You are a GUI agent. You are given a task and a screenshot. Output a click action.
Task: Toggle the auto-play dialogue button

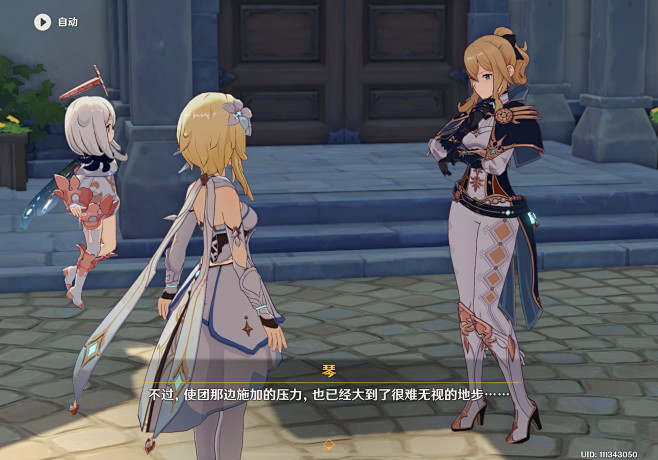(x=43, y=21)
